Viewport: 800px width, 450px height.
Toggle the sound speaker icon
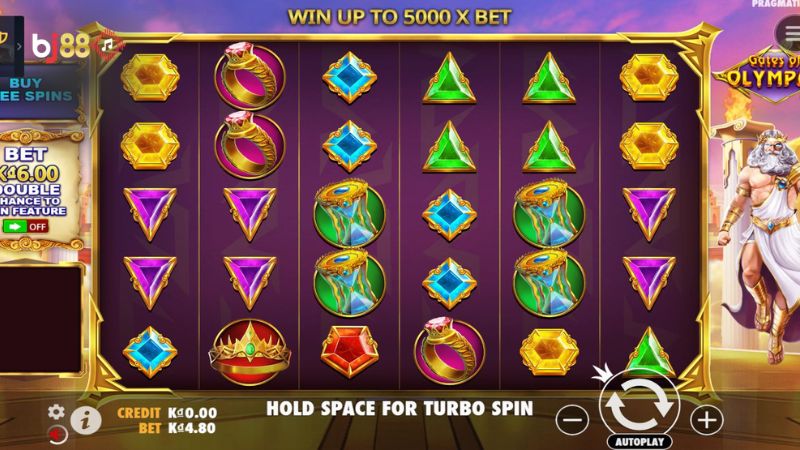[x=58, y=435]
